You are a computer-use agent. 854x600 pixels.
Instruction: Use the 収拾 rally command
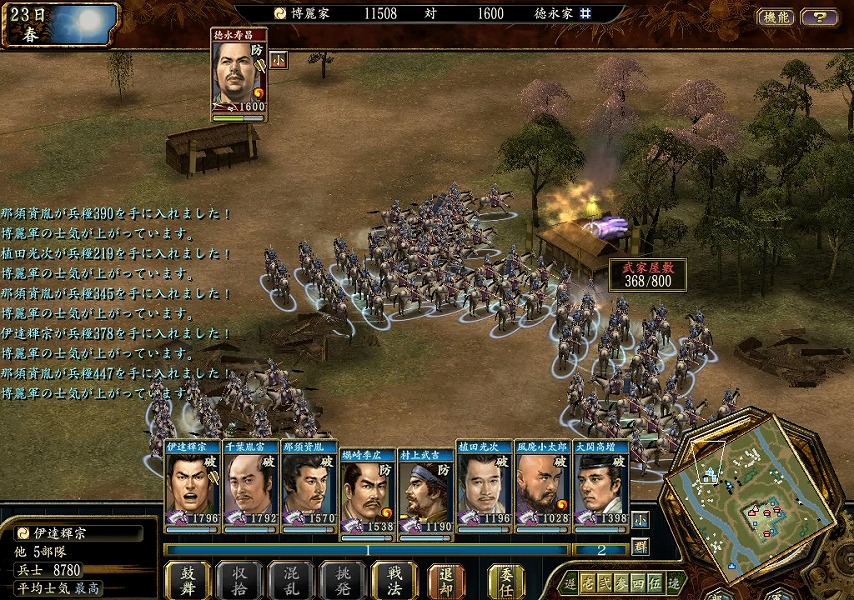pyautogui.click(x=239, y=580)
